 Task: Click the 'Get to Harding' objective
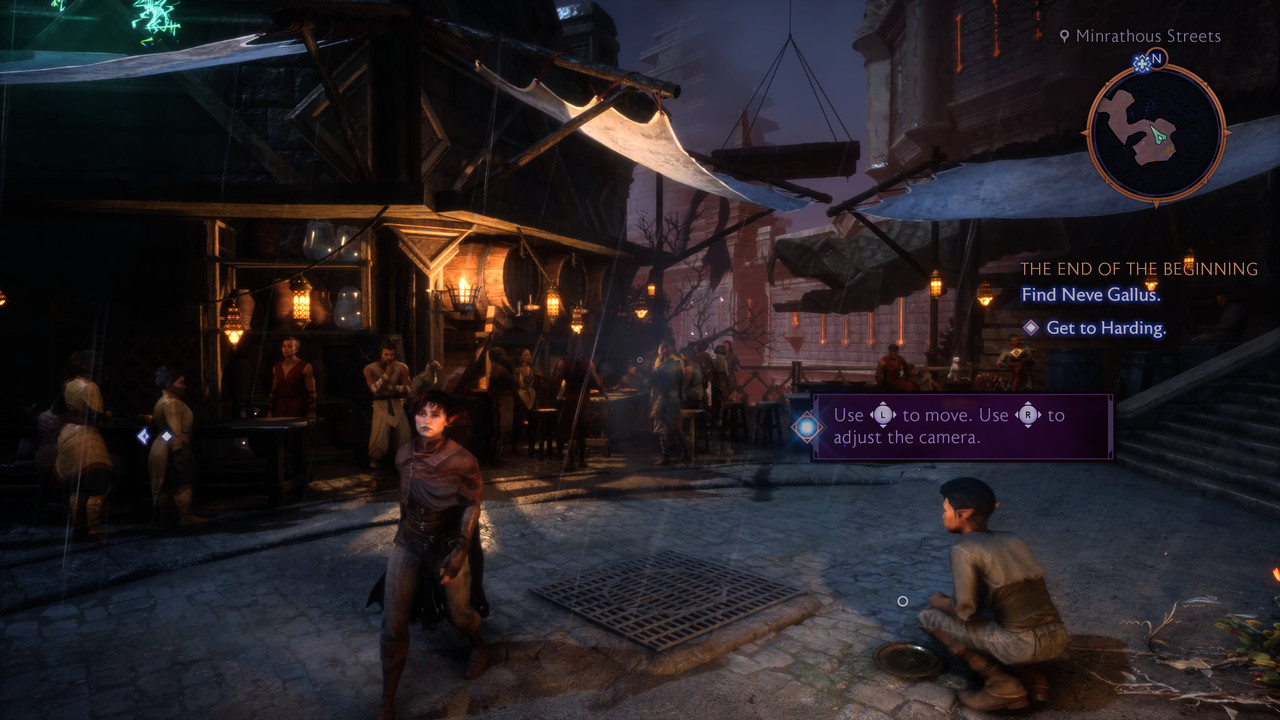[1105, 328]
